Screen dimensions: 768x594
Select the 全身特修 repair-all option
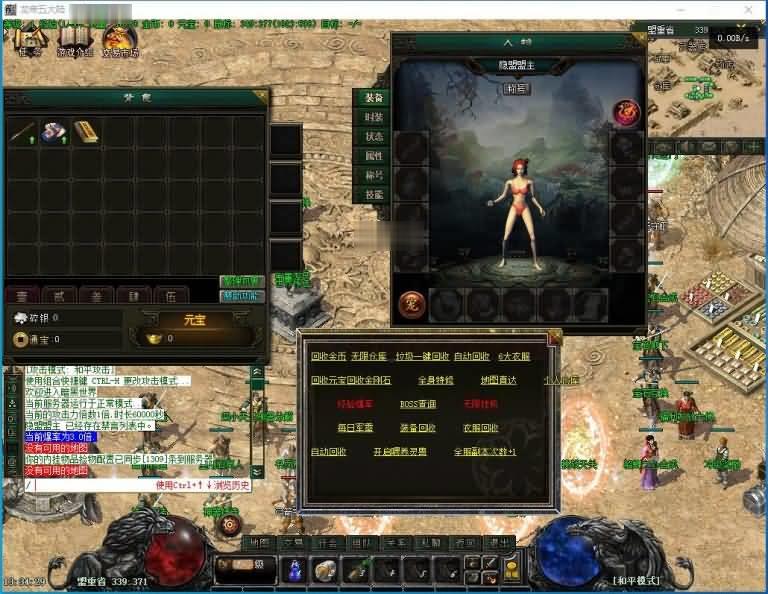point(435,380)
